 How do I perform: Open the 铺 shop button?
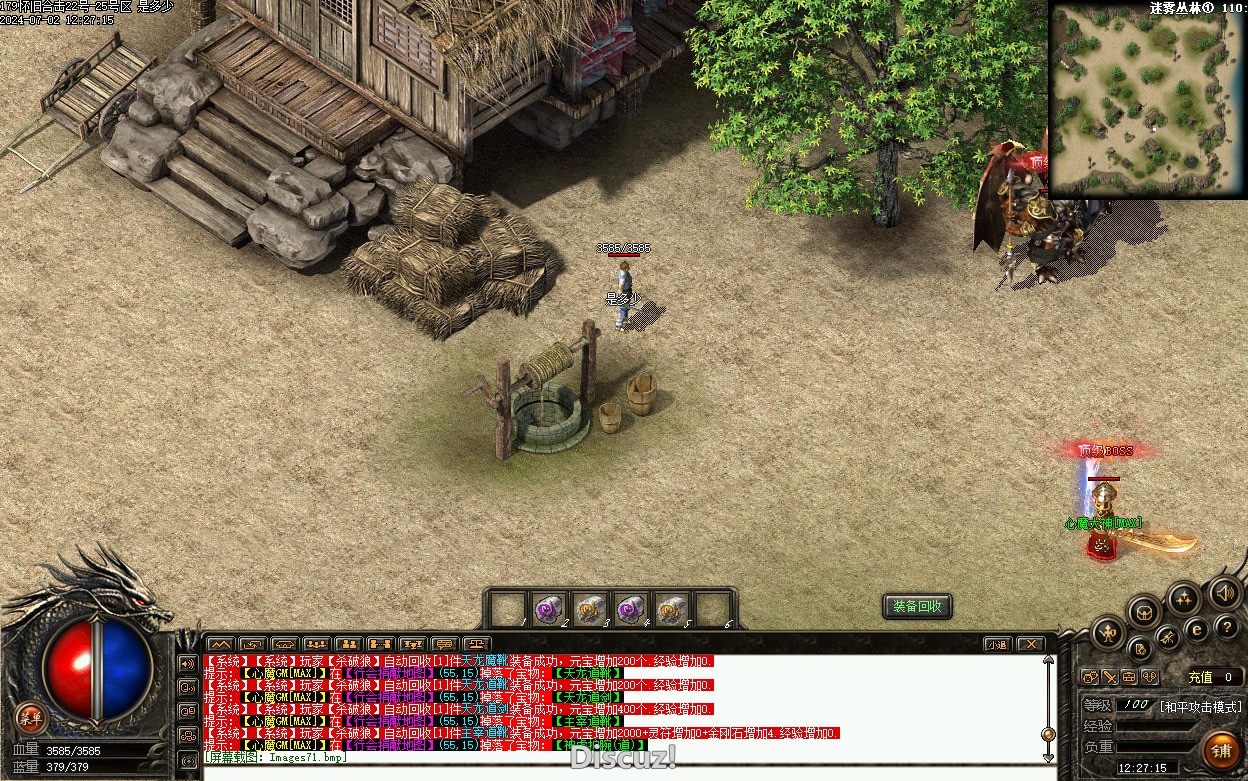point(1220,749)
